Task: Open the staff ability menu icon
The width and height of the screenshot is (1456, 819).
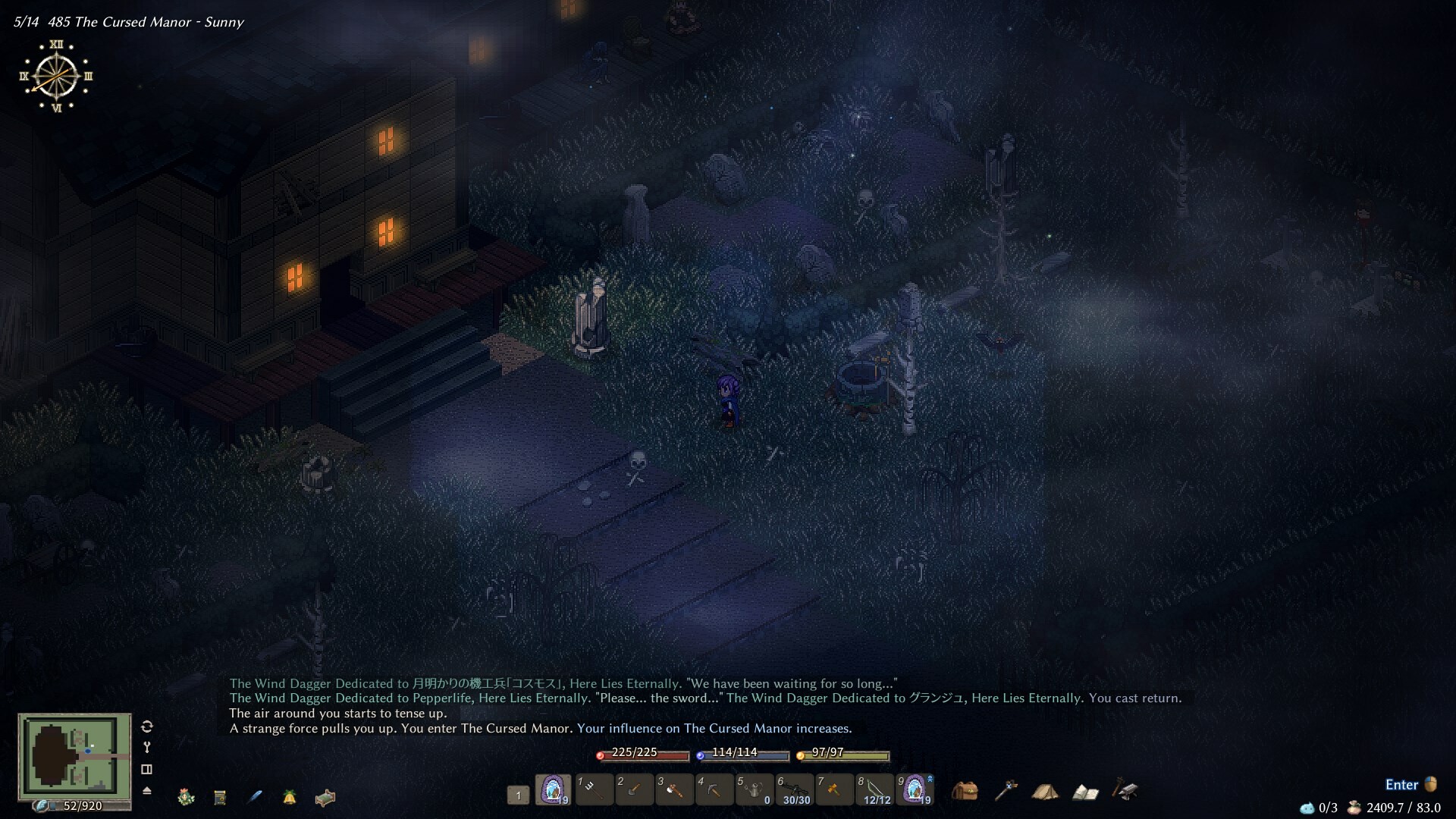Action: coord(1006,791)
